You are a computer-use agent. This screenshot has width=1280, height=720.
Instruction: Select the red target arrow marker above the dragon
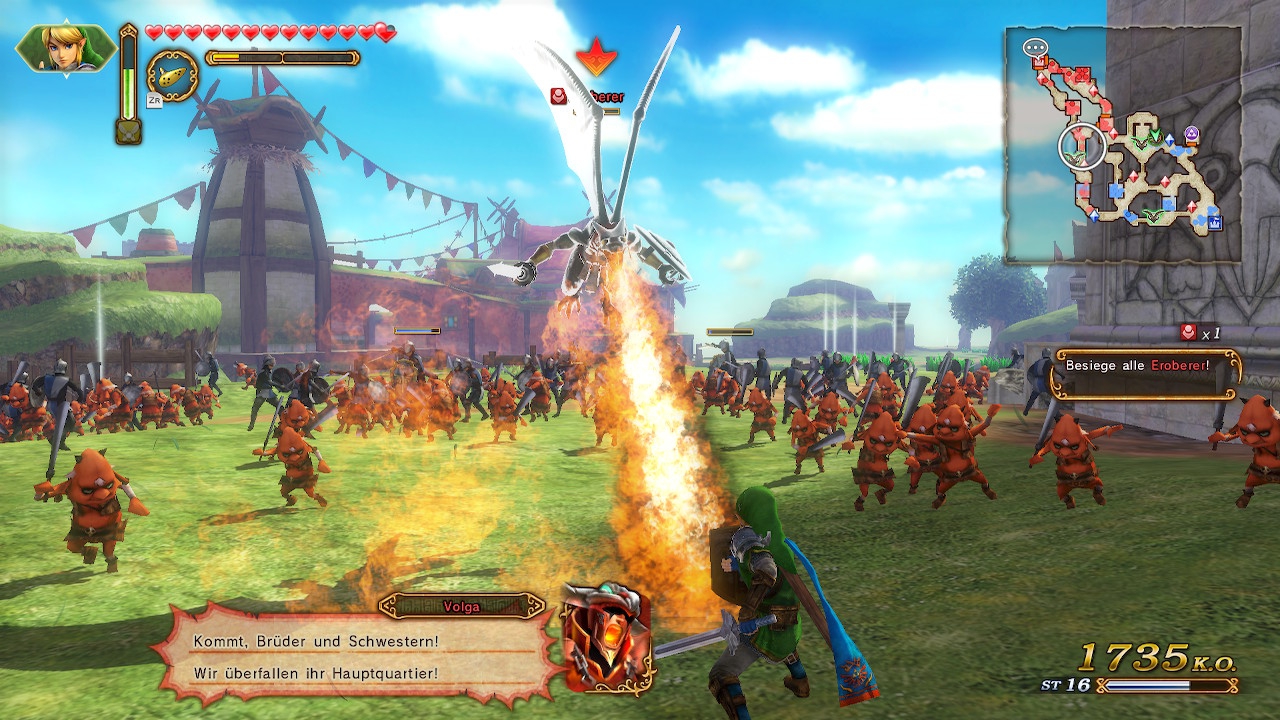pos(597,57)
